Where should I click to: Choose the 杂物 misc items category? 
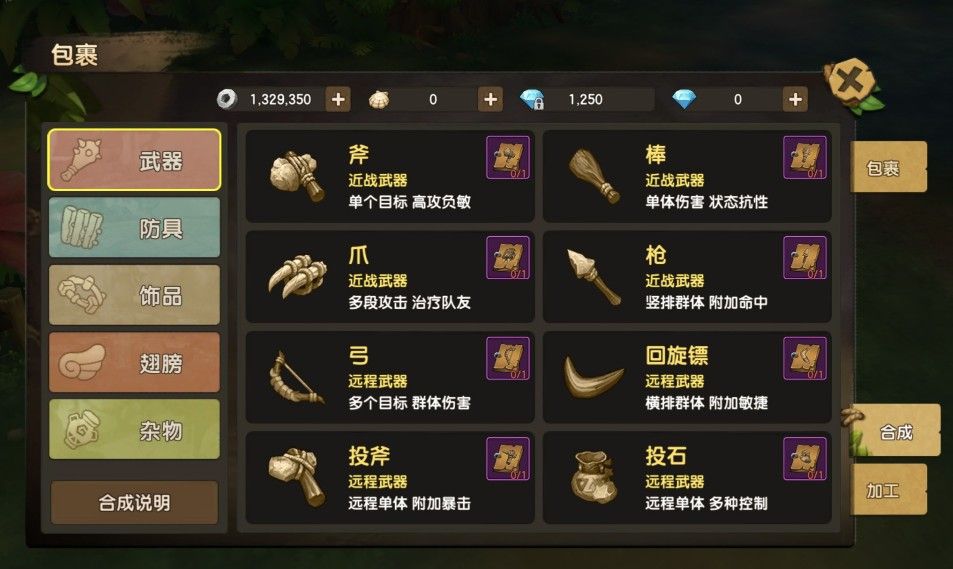click(x=134, y=430)
